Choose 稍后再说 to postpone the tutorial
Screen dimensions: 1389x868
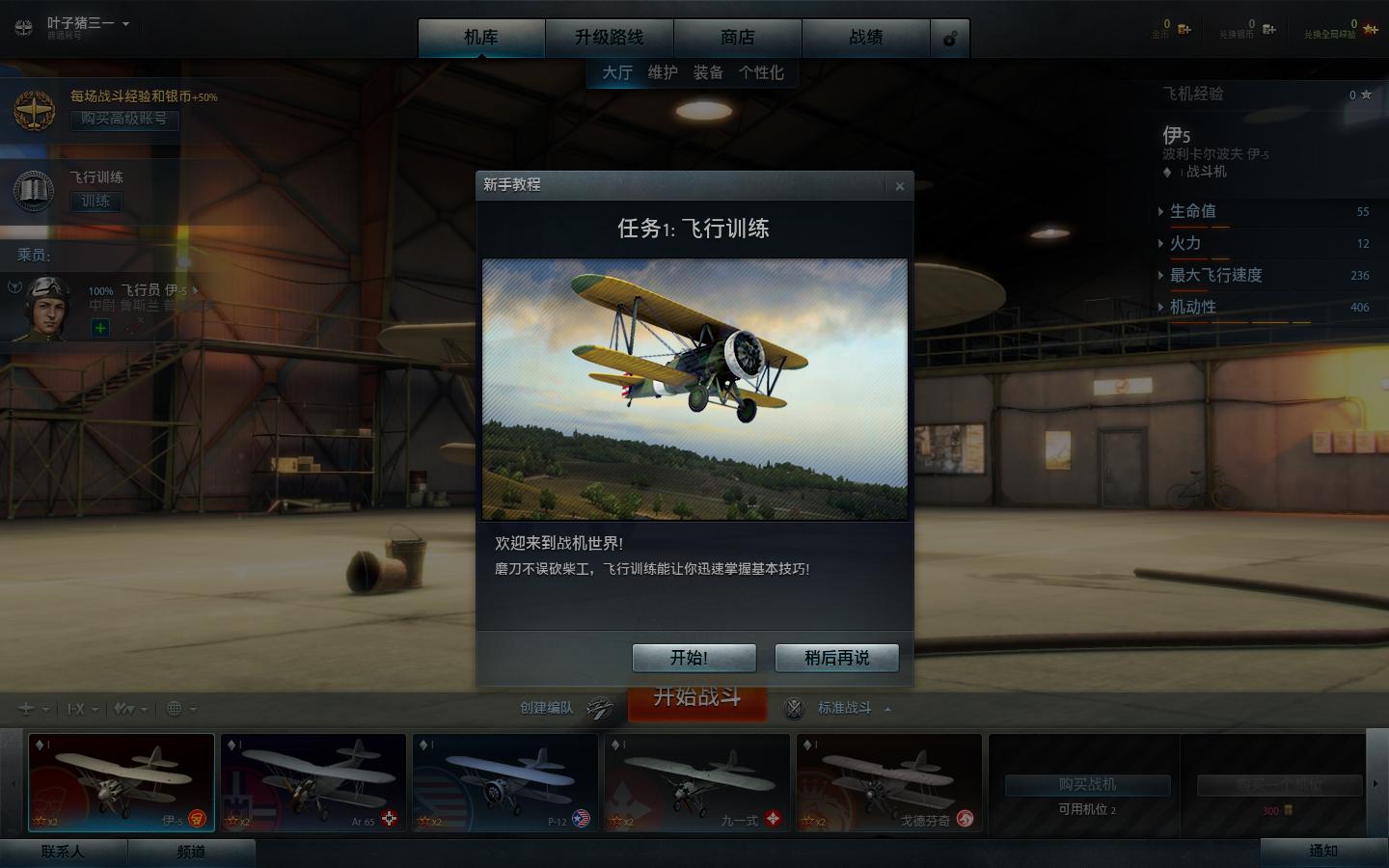tap(836, 658)
